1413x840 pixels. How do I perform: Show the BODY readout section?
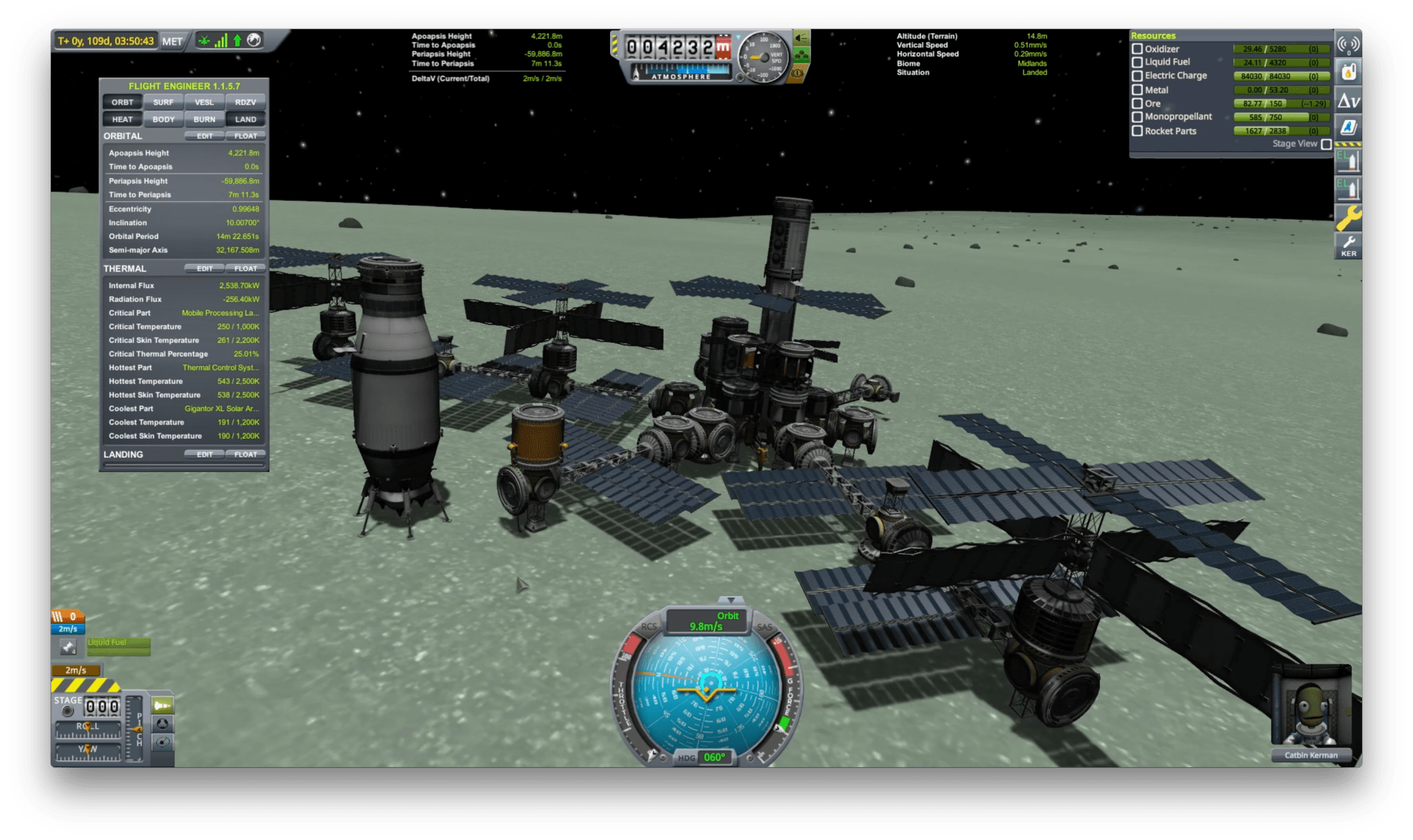pyautogui.click(x=163, y=119)
